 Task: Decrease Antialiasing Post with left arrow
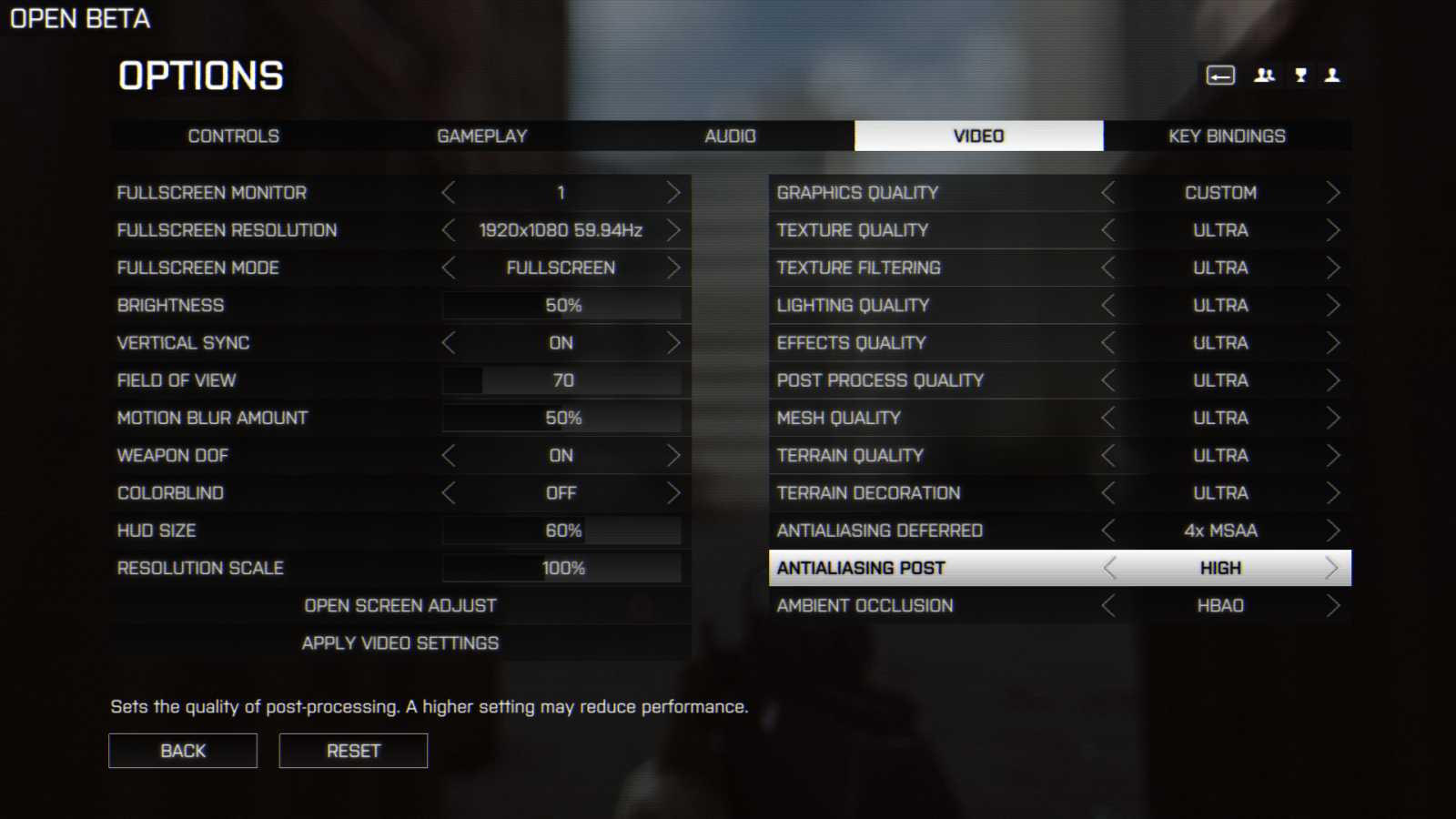1108,568
